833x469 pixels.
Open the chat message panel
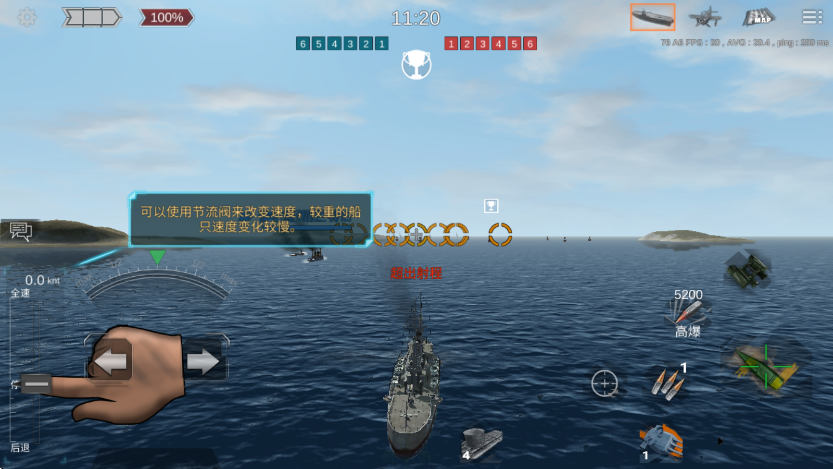[20, 232]
